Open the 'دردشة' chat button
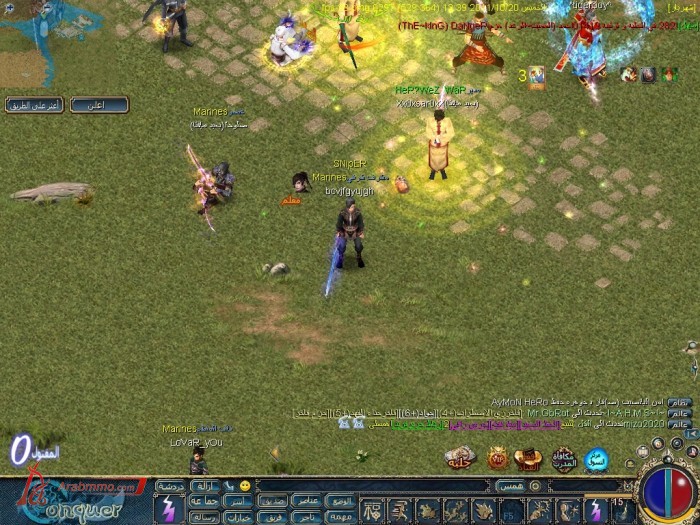The width and height of the screenshot is (700, 525). tap(170, 486)
